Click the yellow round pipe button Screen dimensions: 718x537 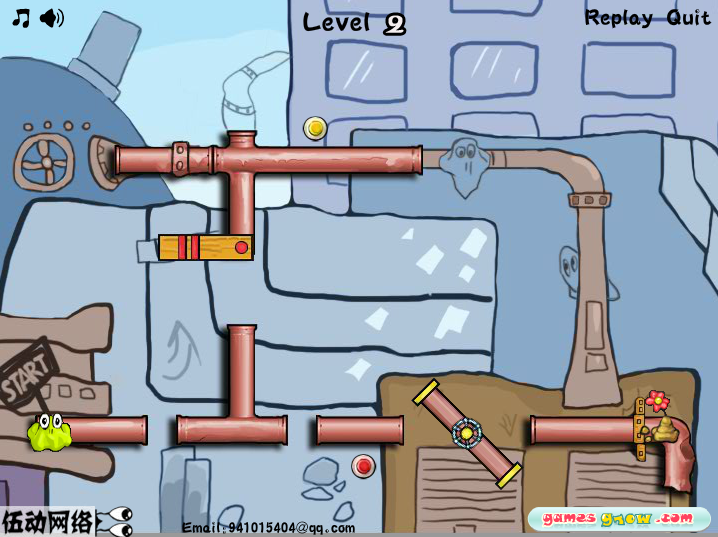[315, 128]
